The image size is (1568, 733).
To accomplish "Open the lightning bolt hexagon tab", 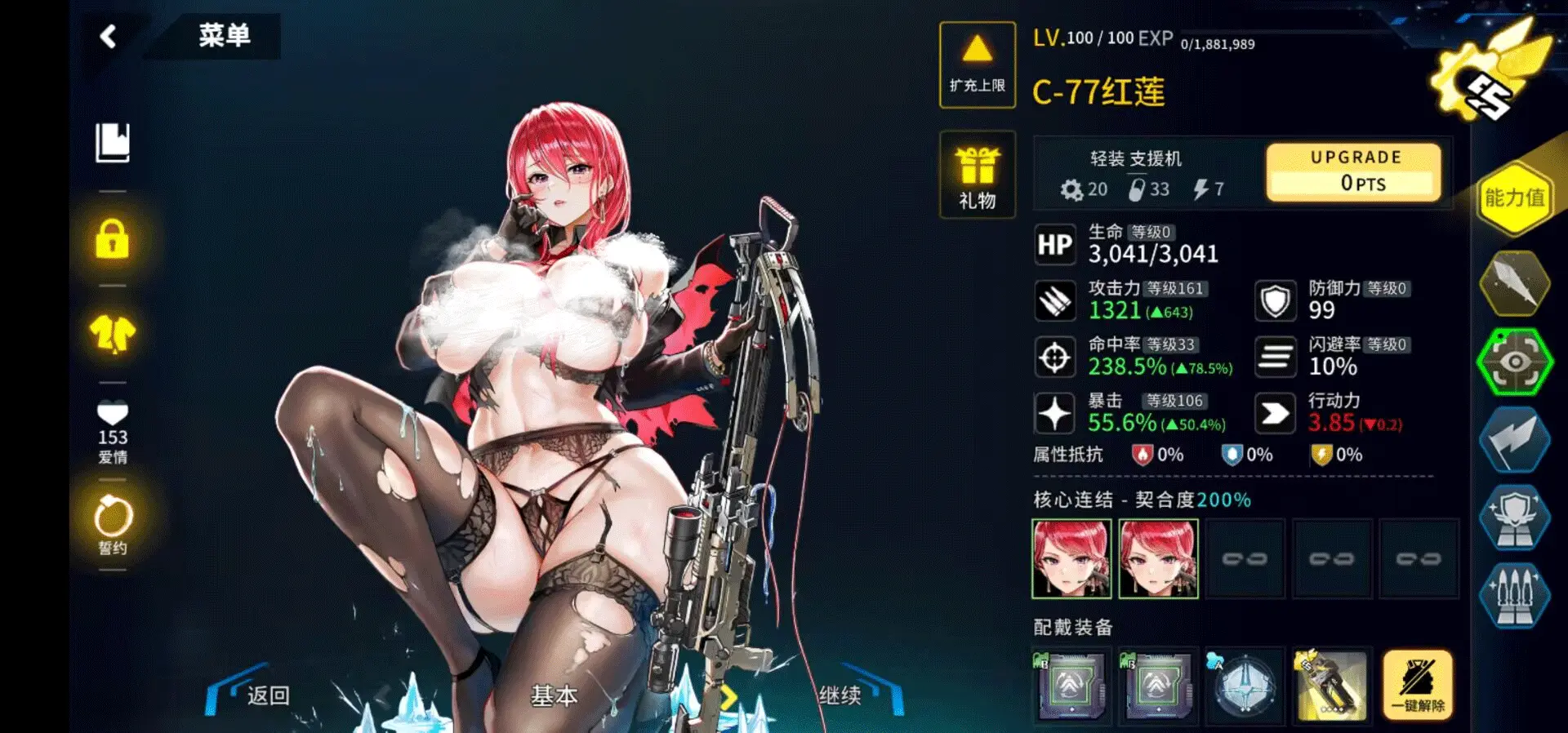I will pos(1514,441).
